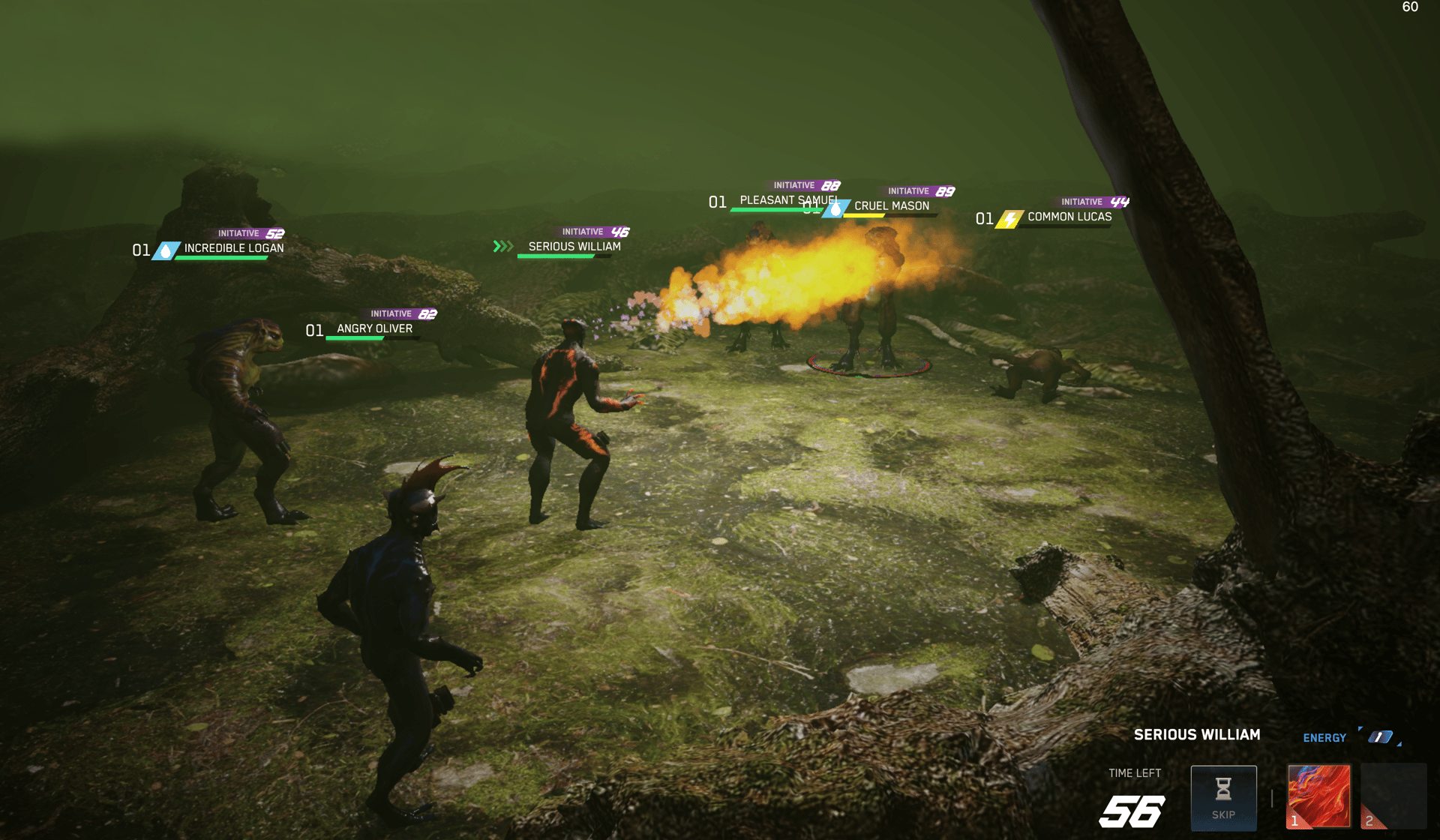The height and width of the screenshot is (840, 1440).
Task: Click the TIME LEFT counter showing 56
Action: click(1134, 811)
